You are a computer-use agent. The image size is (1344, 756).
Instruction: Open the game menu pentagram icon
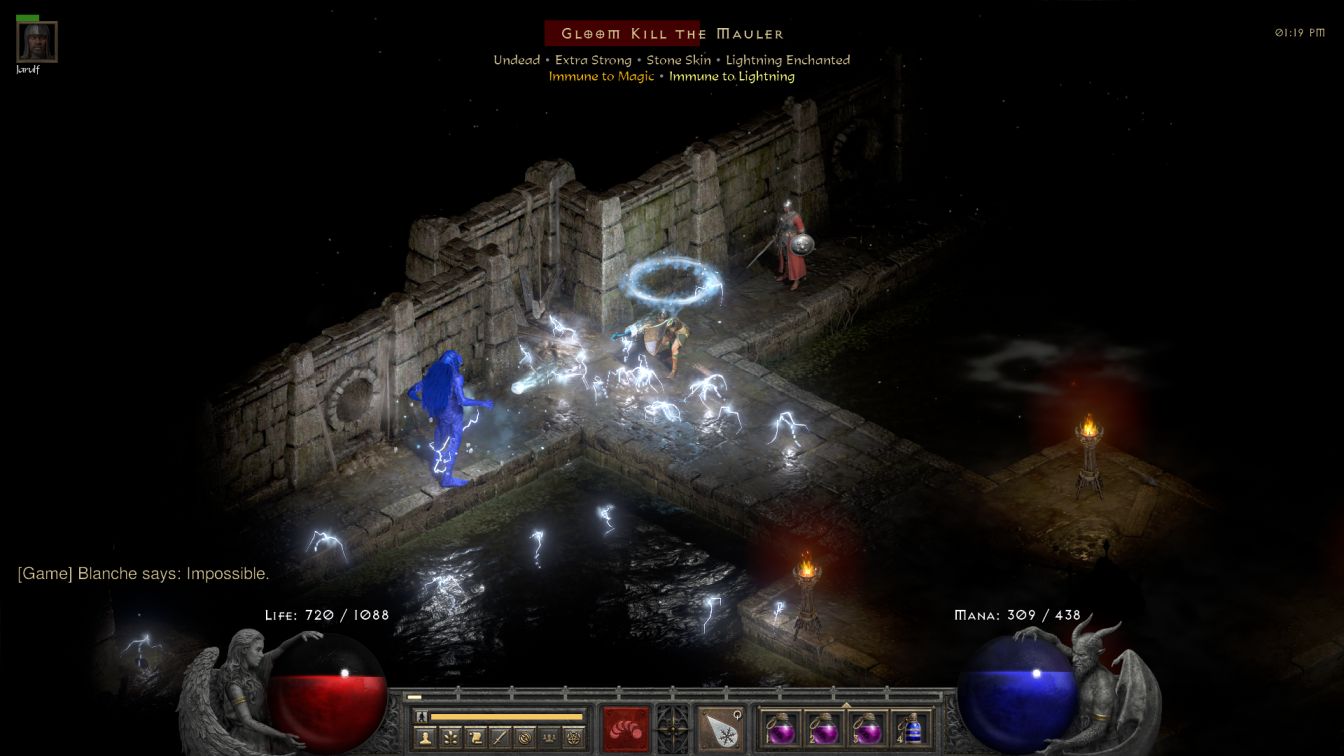573,738
